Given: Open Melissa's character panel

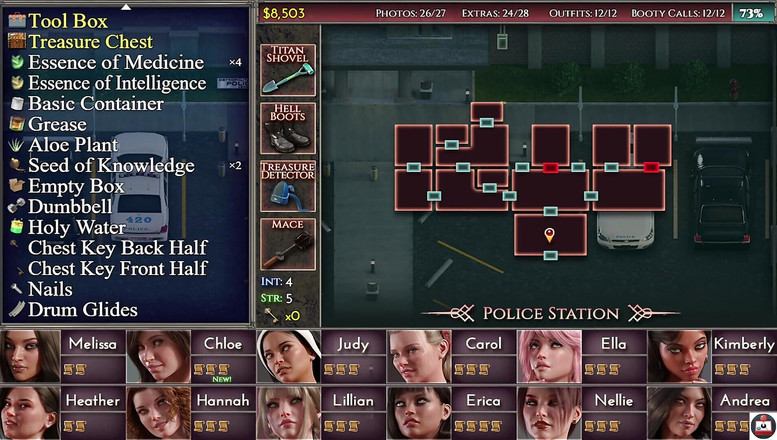Looking at the screenshot, I should click(x=62, y=356).
